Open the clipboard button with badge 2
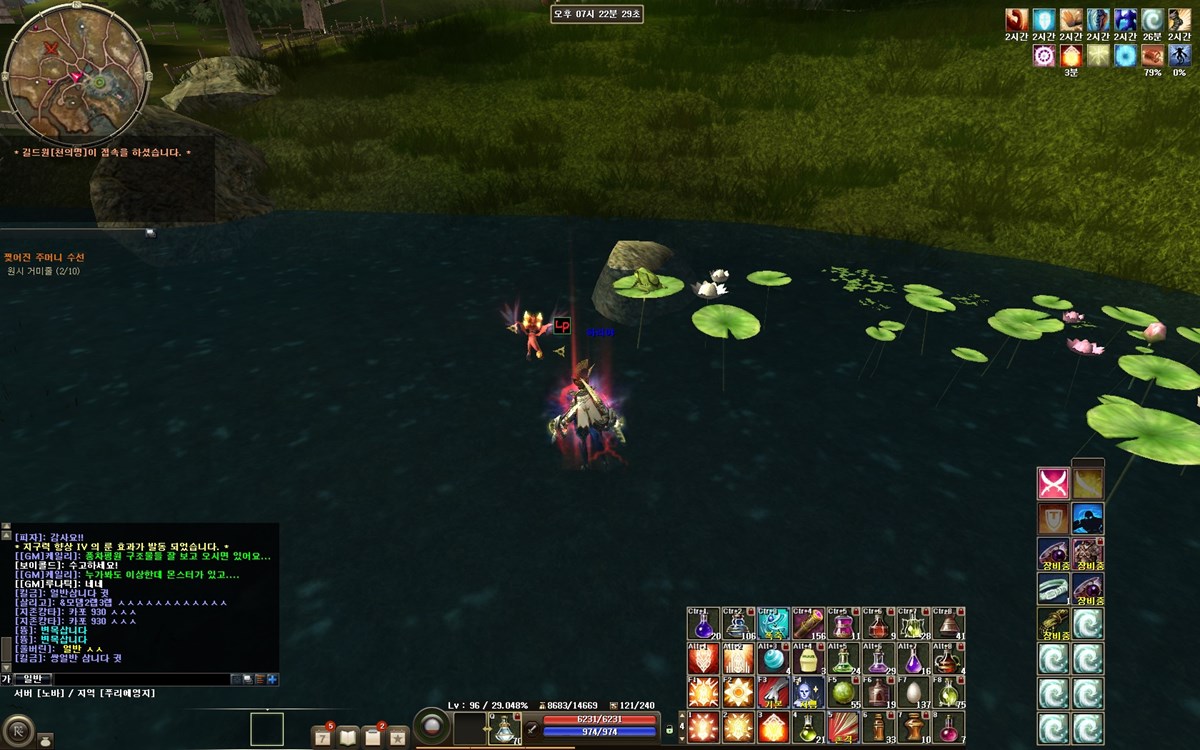This screenshot has height=750, width=1200. point(373,737)
